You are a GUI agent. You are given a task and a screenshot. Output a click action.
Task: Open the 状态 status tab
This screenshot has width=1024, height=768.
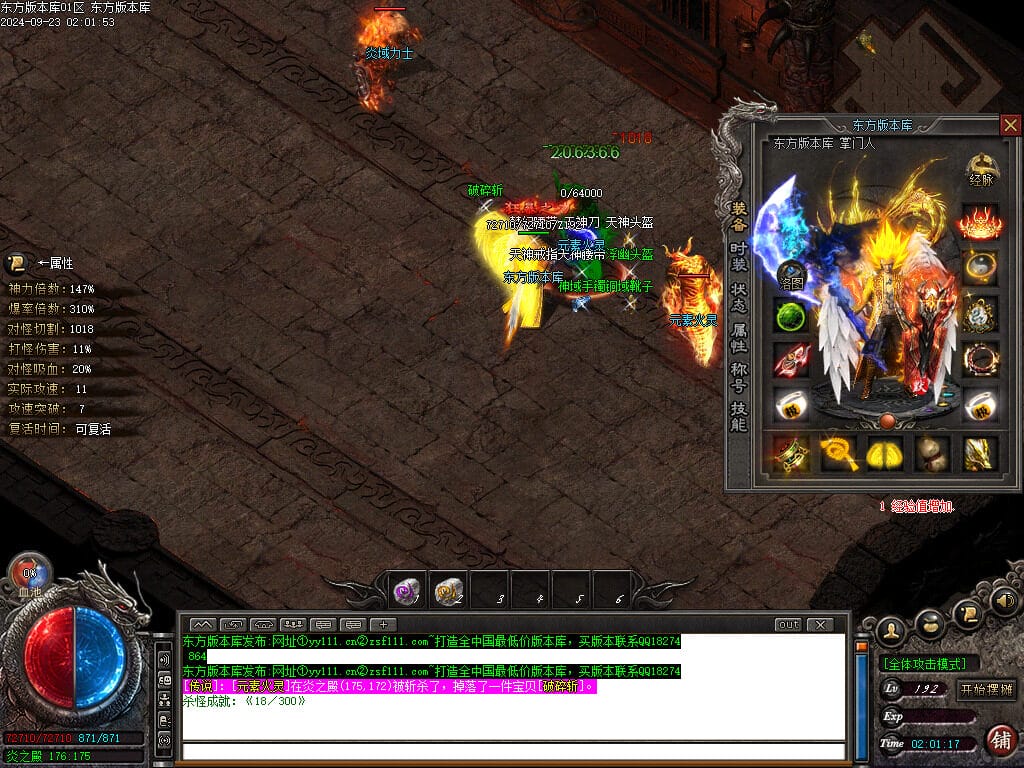(x=738, y=296)
